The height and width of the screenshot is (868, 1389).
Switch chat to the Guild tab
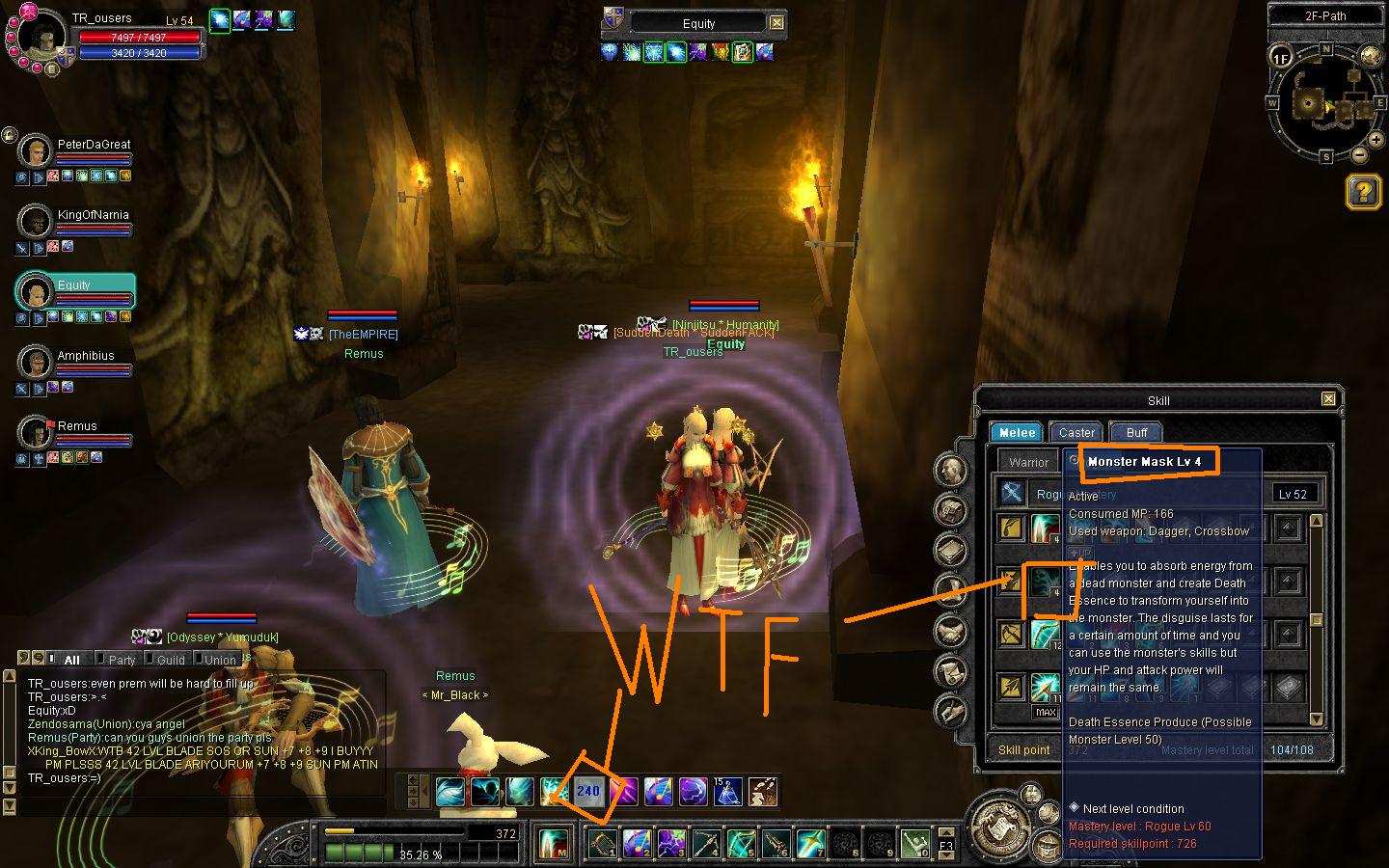170,660
